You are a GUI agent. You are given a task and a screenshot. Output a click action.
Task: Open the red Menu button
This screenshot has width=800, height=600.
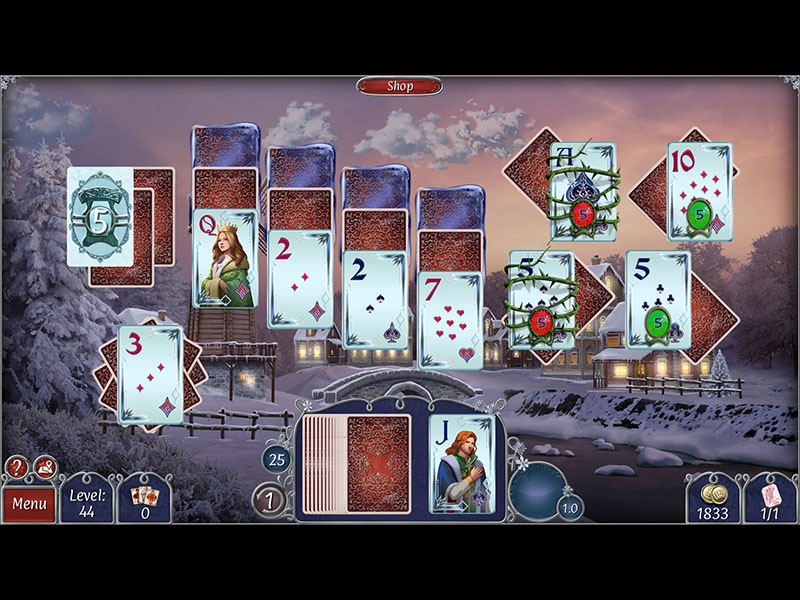tap(29, 504)
